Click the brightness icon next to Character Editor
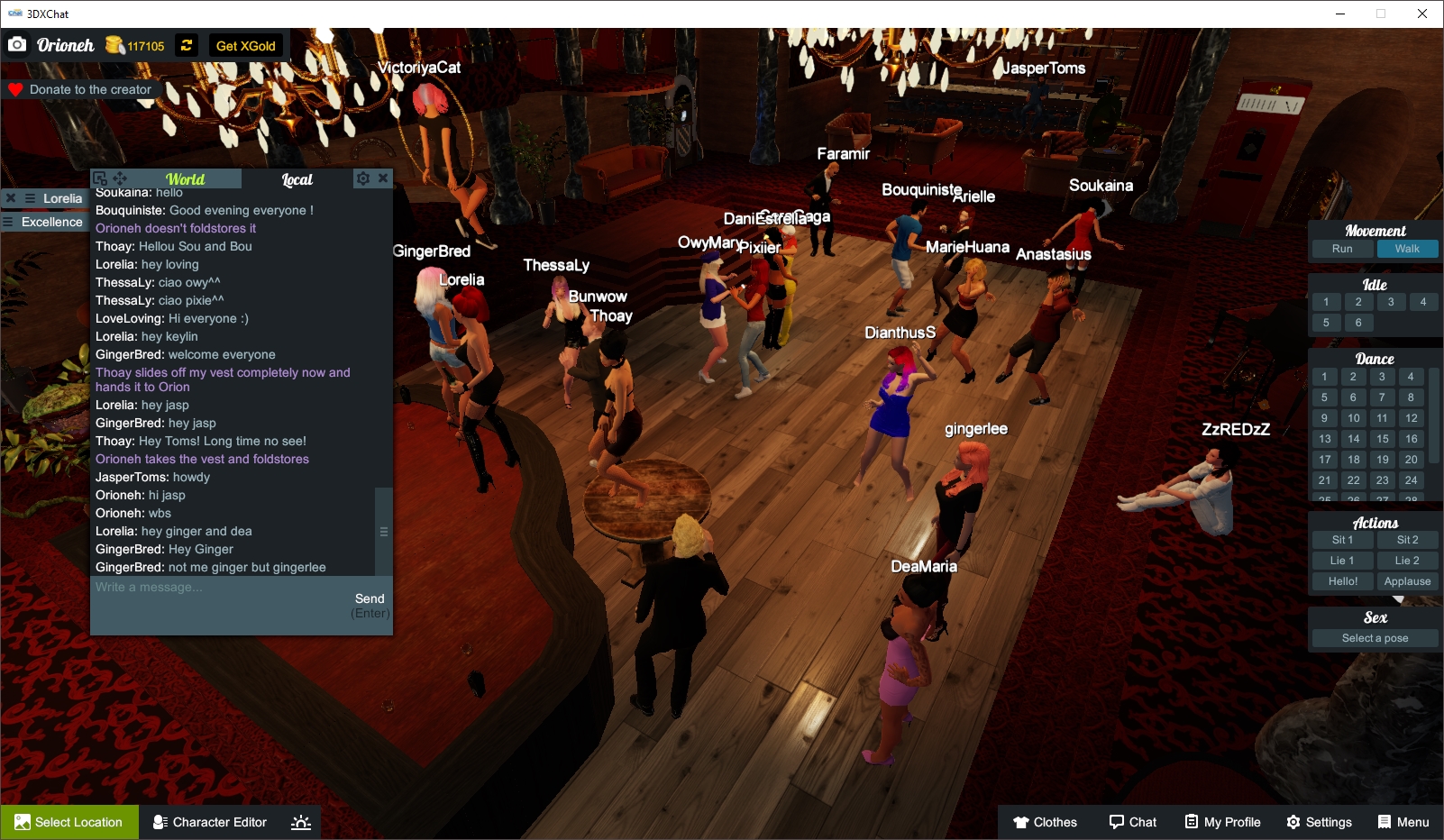1444x840 pixels. 298,821
